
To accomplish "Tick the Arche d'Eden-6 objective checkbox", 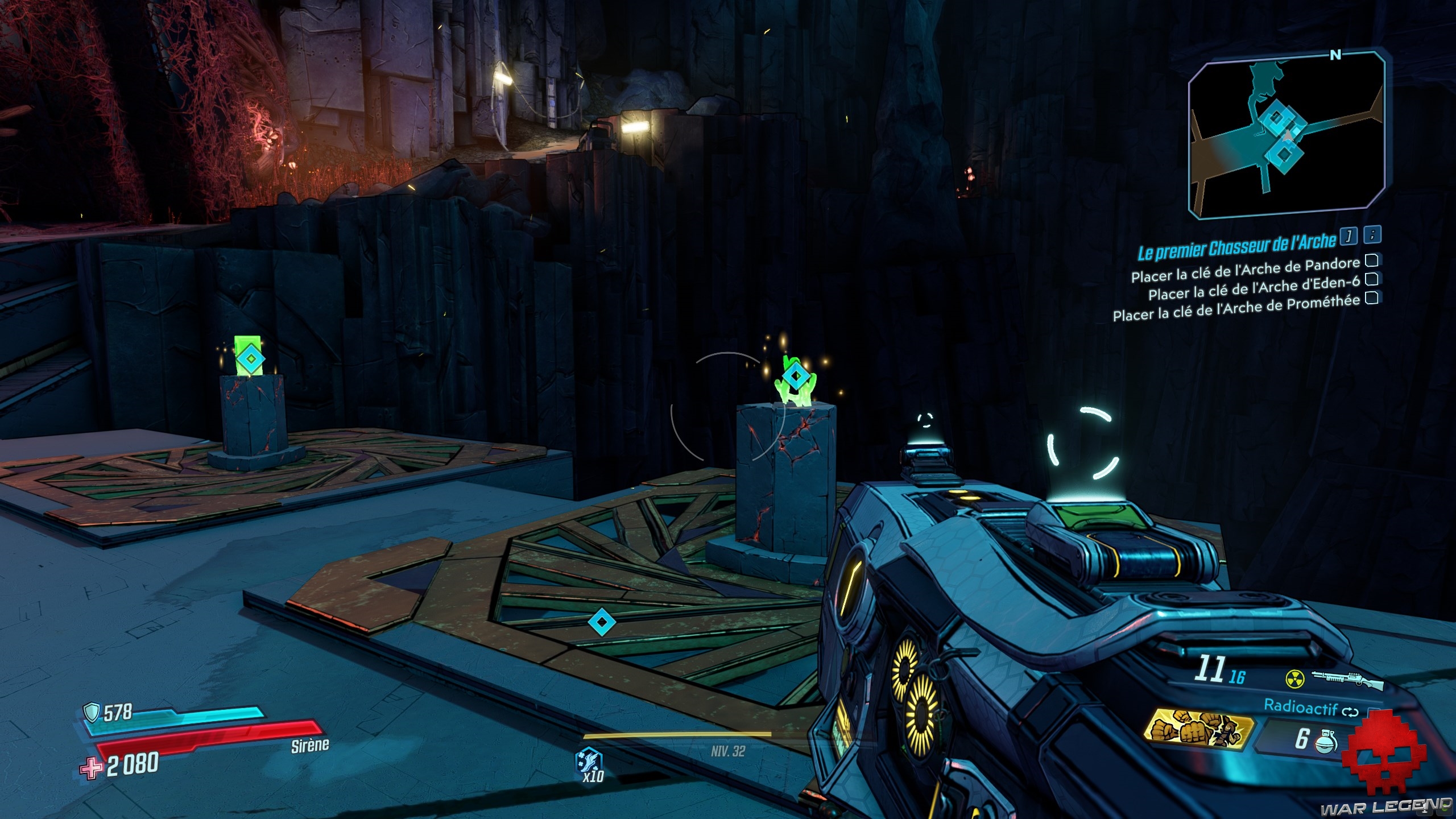I will [x=1371, y=279].
